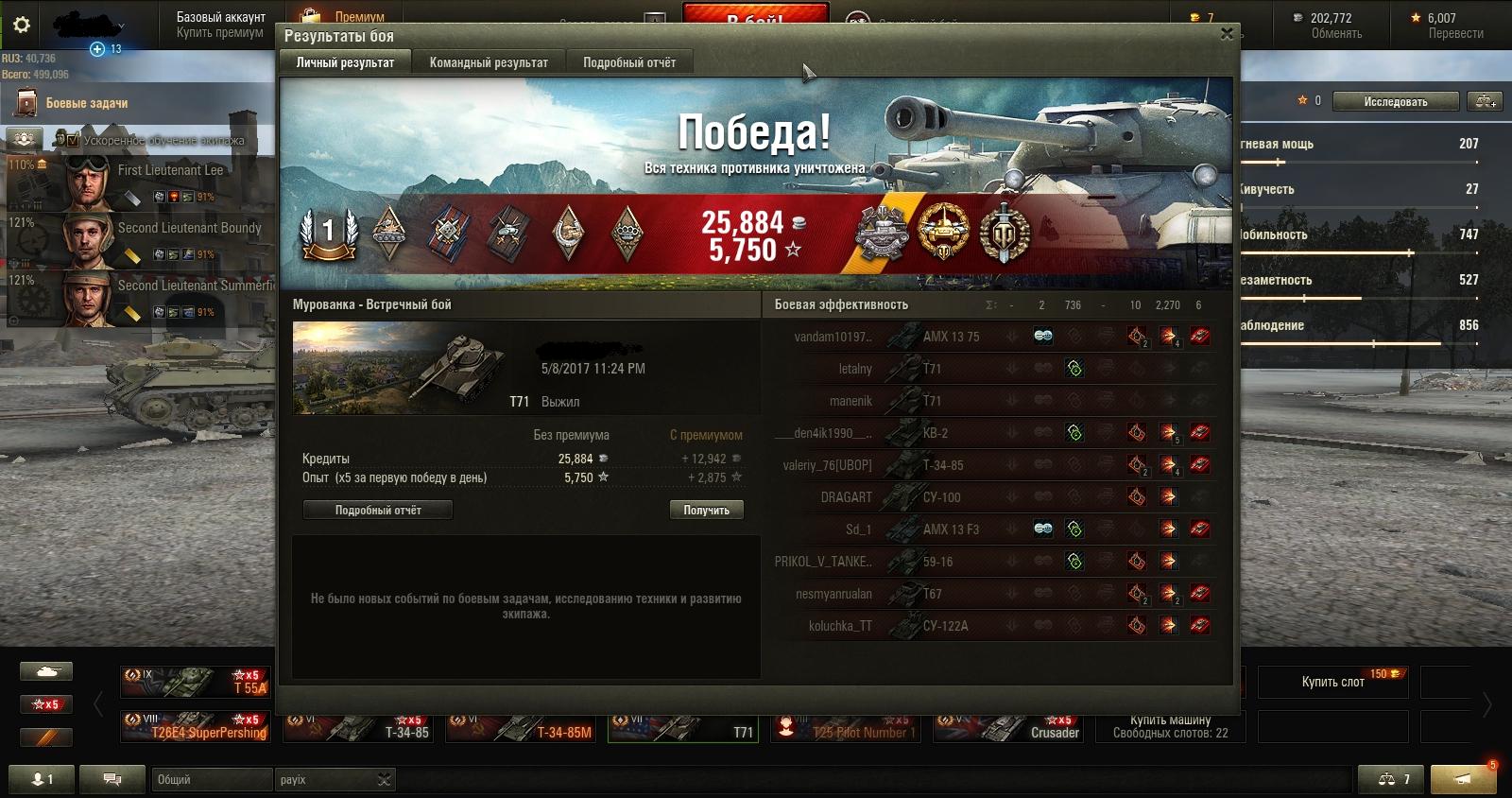The height and width of the screenshot is (798, 1512).
Task: Open the Подробный отчёт tab
Action: coord(629,62)
